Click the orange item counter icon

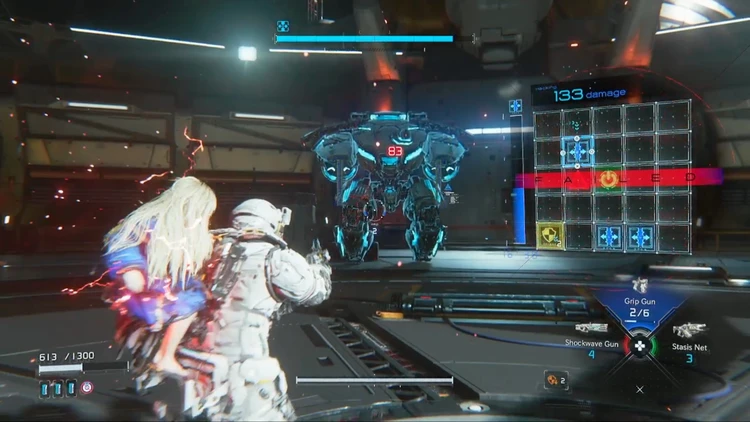coord(551,380)
